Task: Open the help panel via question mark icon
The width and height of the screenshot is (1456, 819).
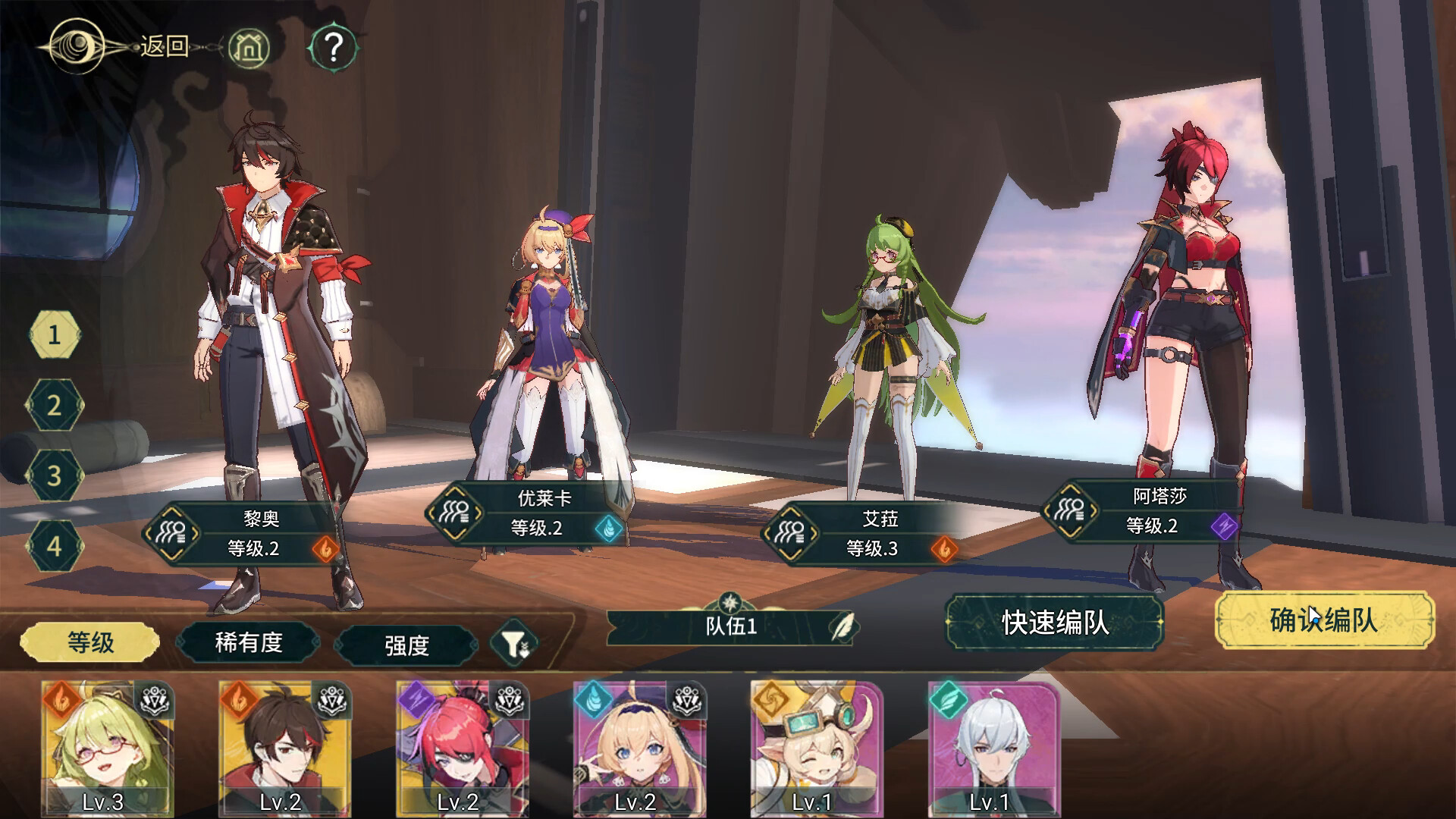Action: [x=331, y=46]
